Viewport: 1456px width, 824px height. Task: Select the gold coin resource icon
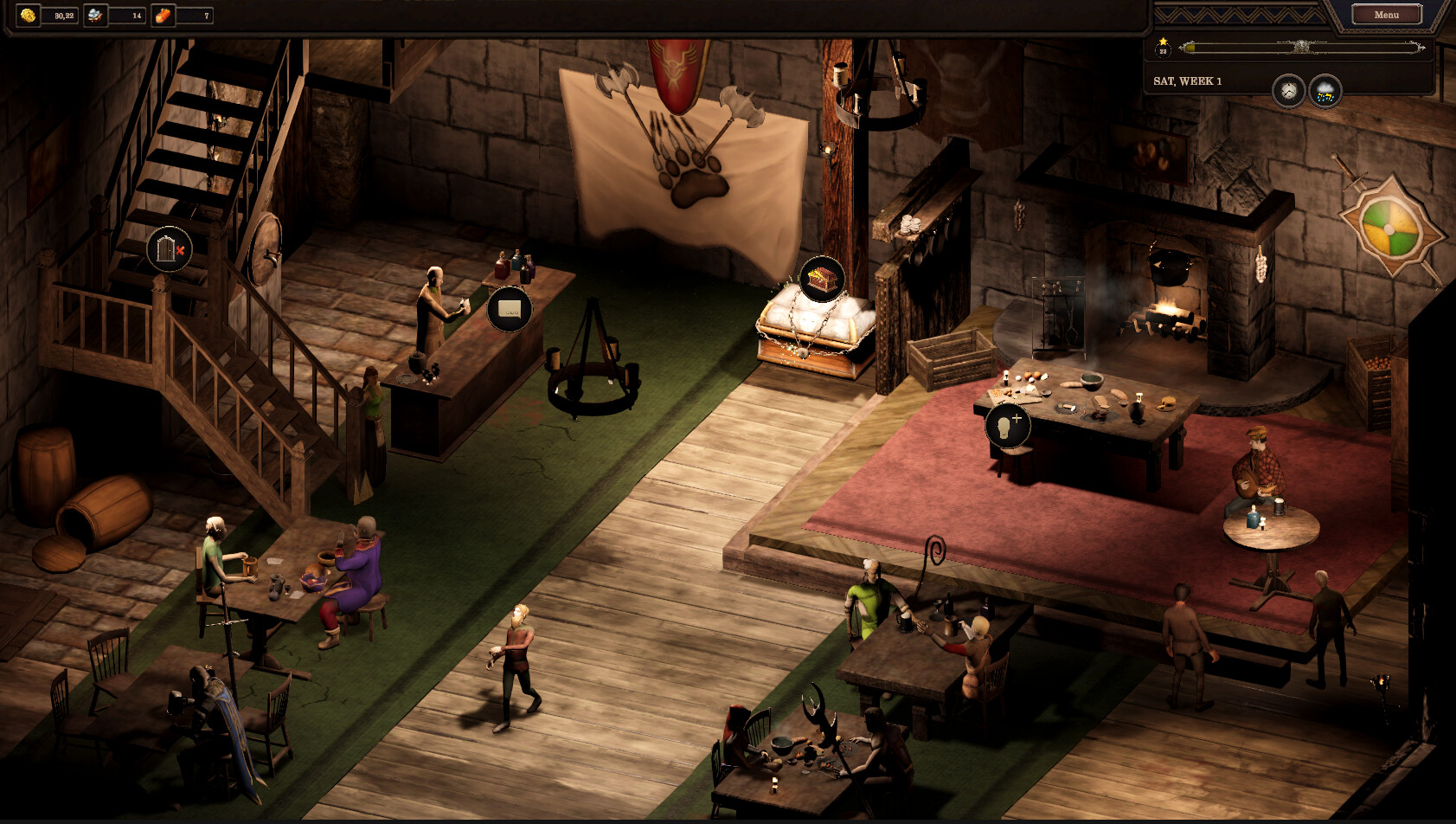coord(28,16)
